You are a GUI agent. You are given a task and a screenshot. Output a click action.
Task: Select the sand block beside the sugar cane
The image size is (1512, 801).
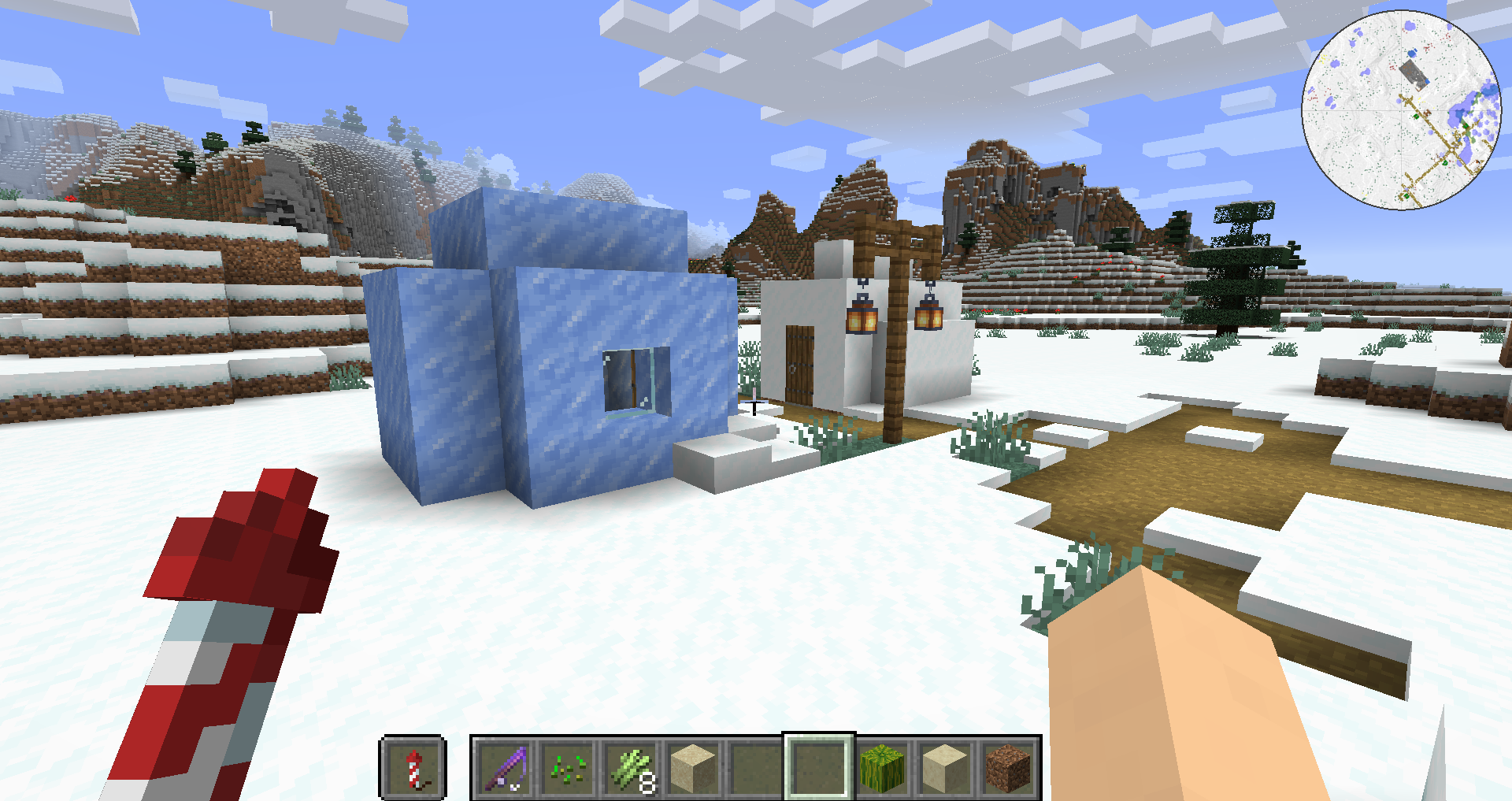point(693,768)
